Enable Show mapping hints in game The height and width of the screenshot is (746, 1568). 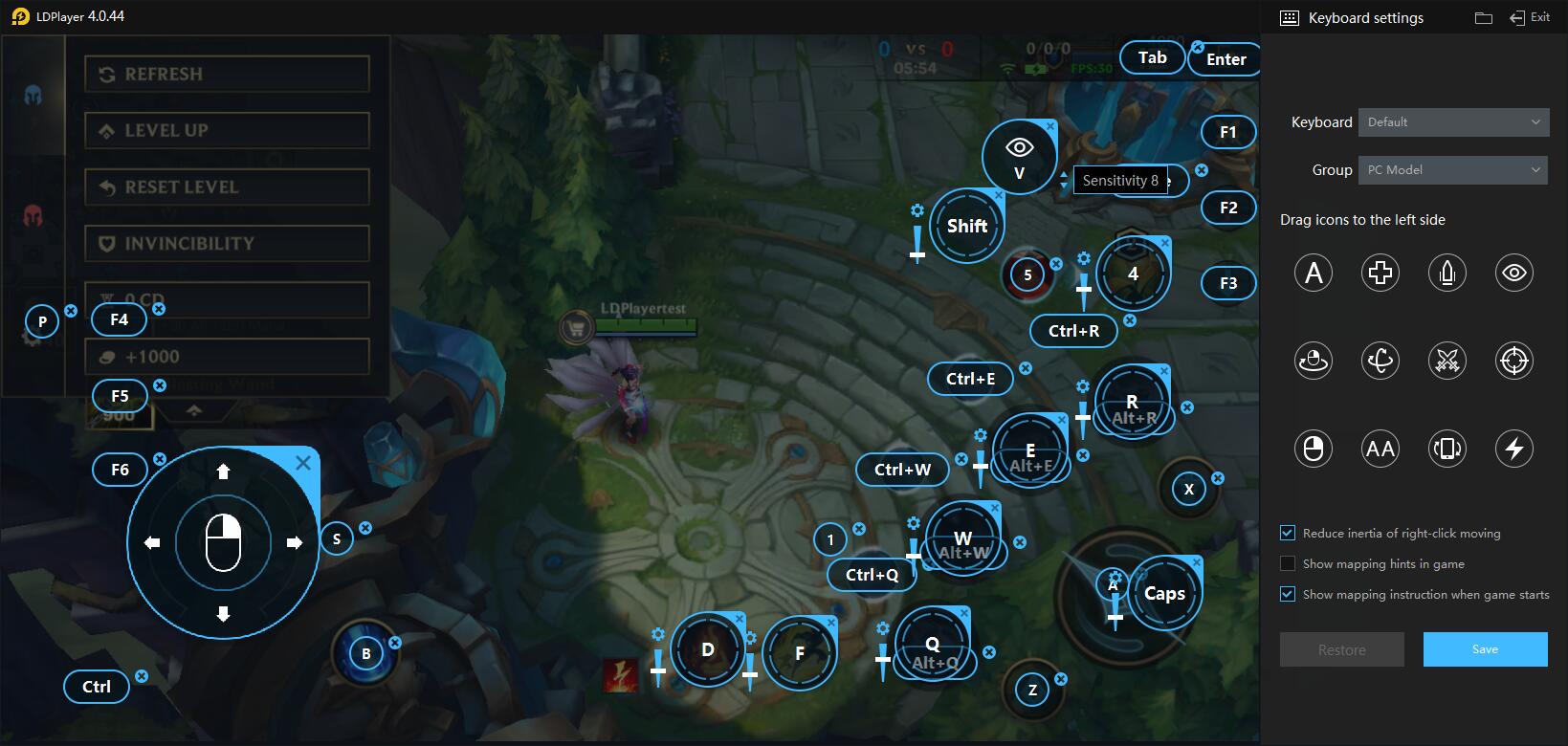click(x=1289, y=563)
